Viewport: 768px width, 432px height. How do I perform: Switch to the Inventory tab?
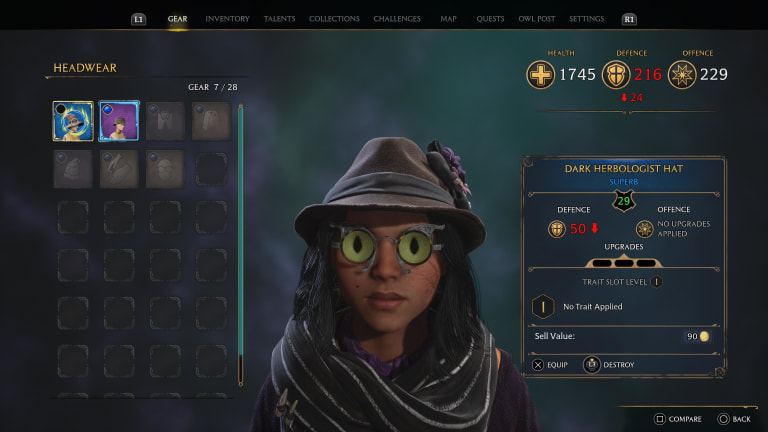tap(227, 19)
